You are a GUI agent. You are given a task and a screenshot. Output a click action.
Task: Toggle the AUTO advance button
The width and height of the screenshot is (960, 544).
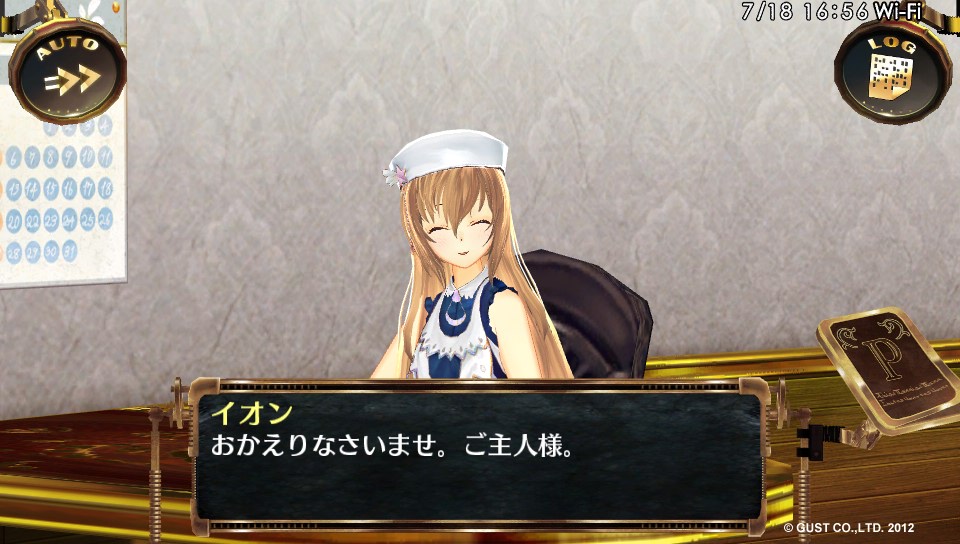[x=67, y=70]
